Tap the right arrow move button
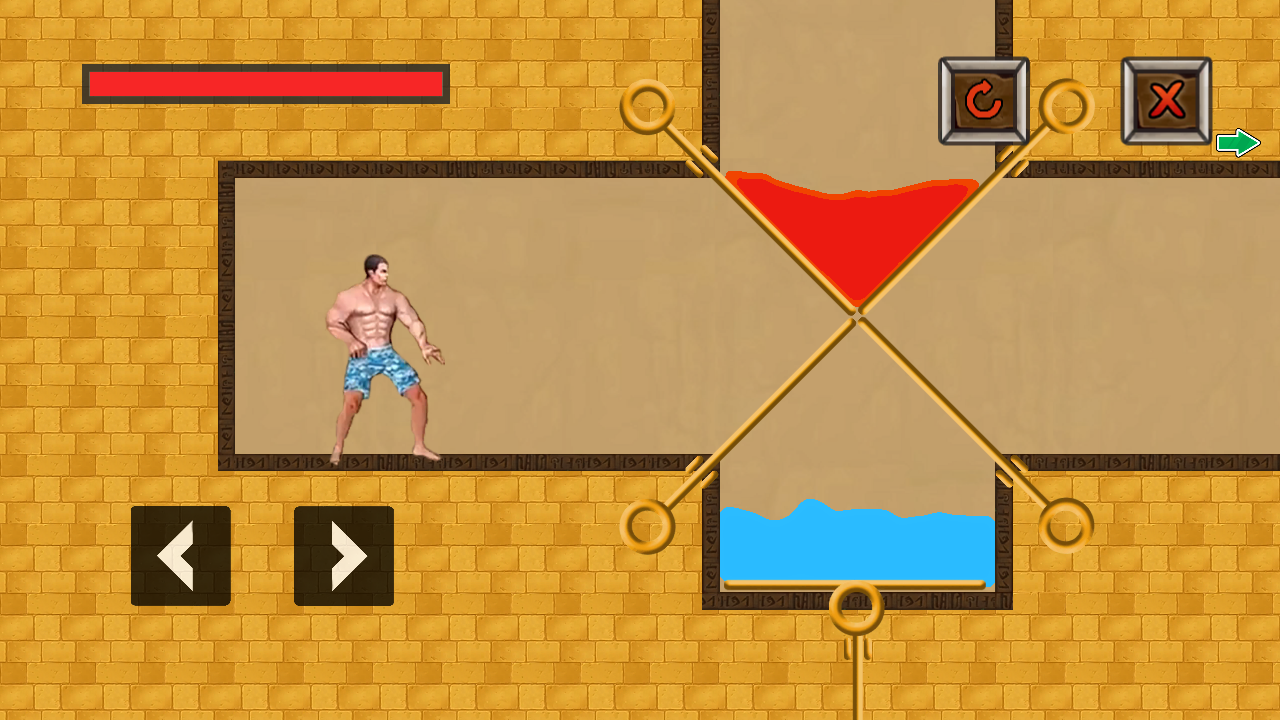1280x720 pixels. tap(344, 556)
